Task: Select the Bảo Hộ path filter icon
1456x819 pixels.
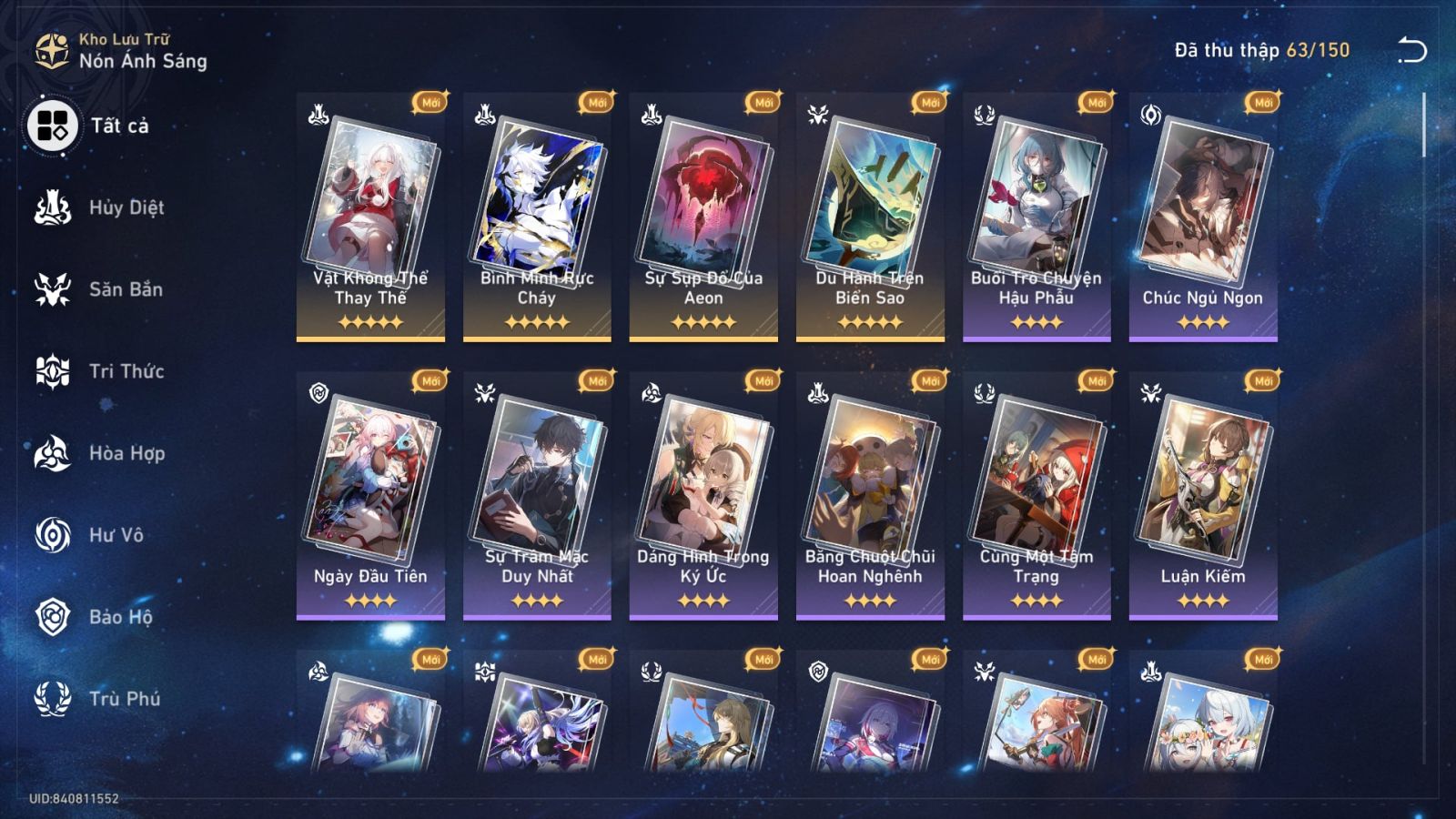Action: click(x=55, y=617)
